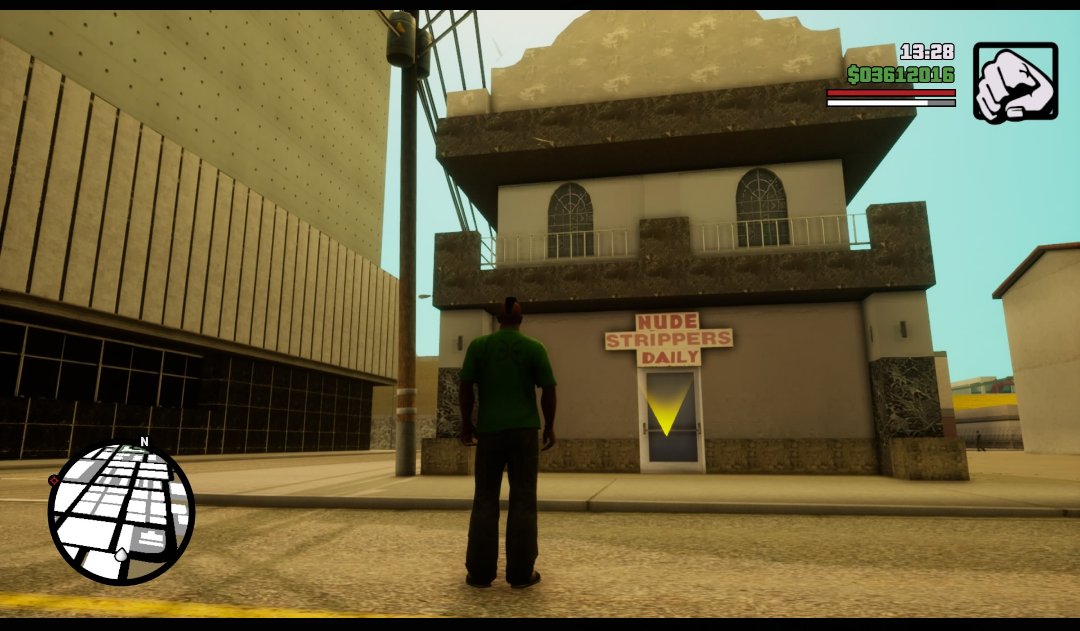
Task: Click the fist weapon icon
Action: (1015, 82)
